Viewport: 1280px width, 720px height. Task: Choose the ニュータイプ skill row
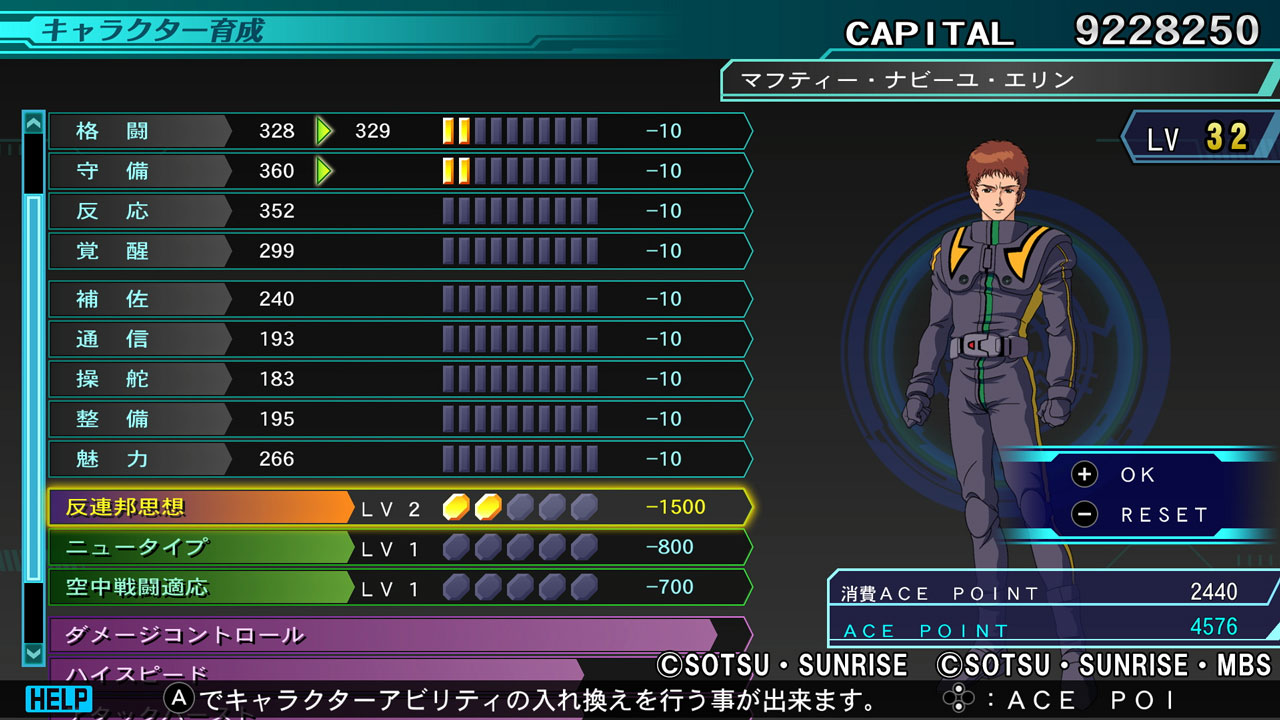[x=400, y=547]
